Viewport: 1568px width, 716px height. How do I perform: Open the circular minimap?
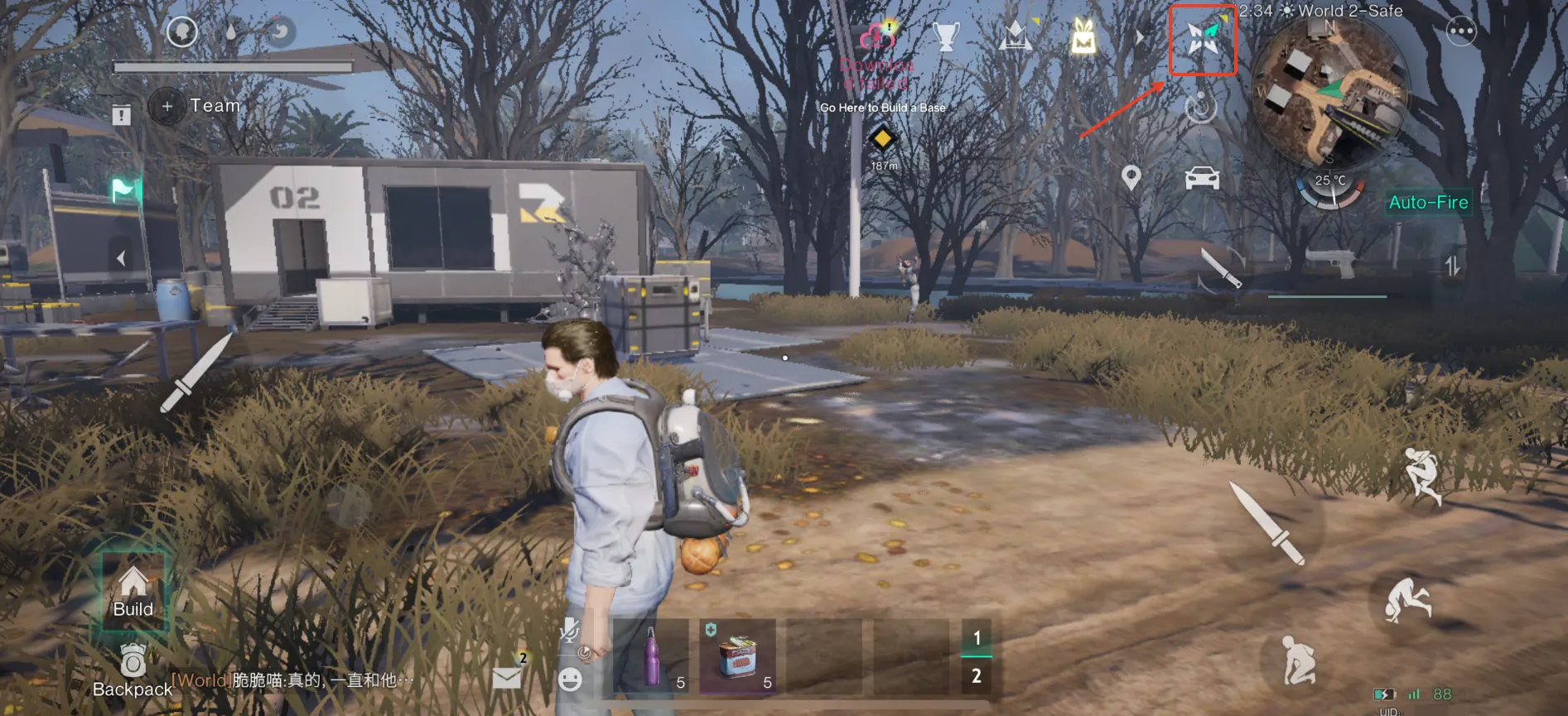point(1329,93)
